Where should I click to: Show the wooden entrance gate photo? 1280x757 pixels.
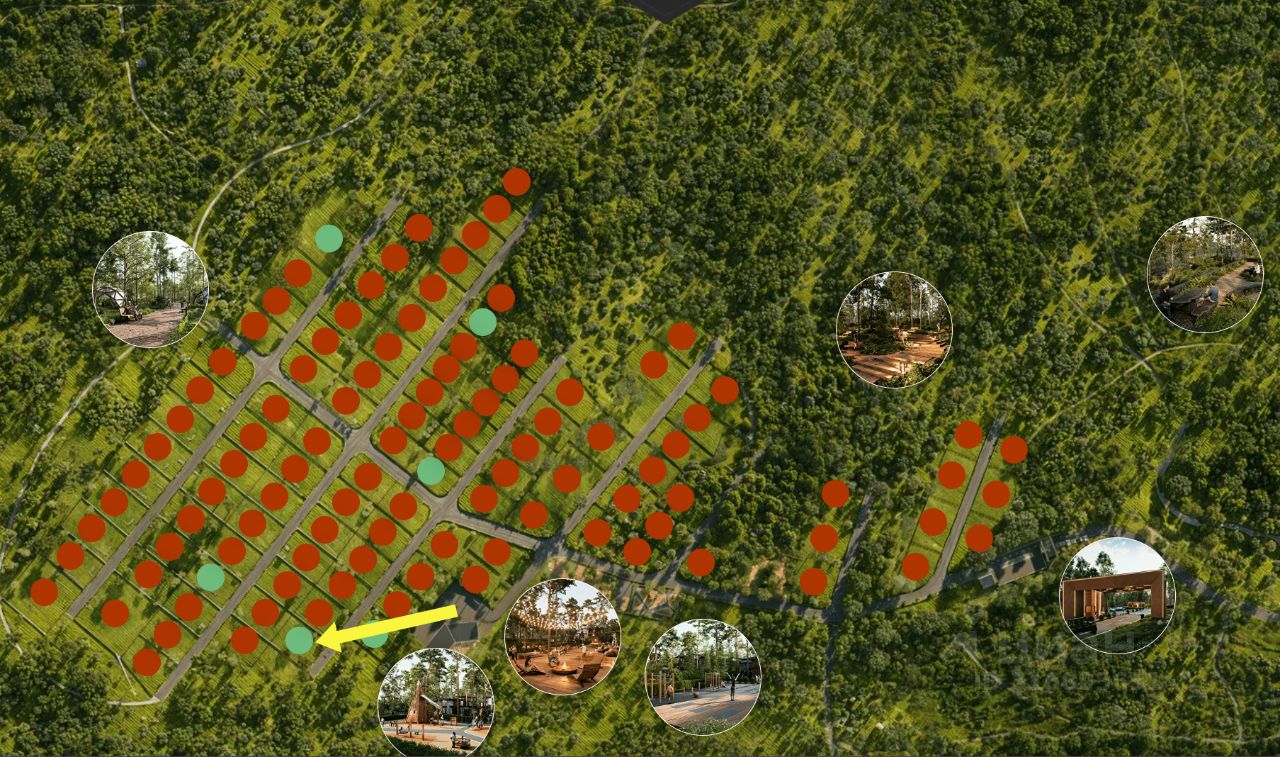point(1117,596)
